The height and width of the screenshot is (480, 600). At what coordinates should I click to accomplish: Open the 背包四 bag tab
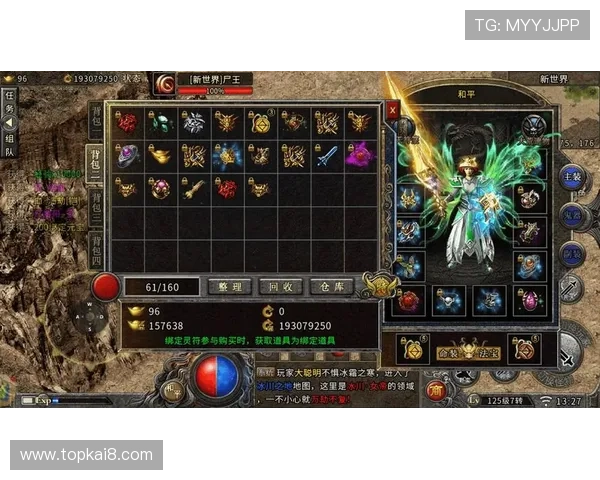click(97, 247)
